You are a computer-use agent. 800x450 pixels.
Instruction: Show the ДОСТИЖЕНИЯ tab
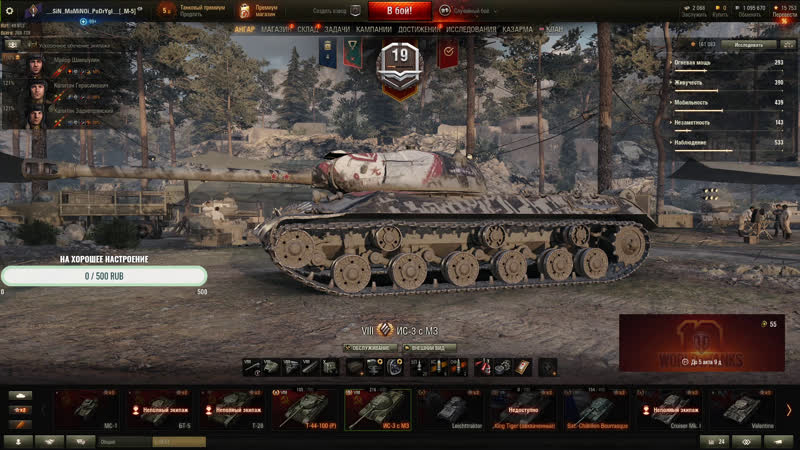click(419, 30)
